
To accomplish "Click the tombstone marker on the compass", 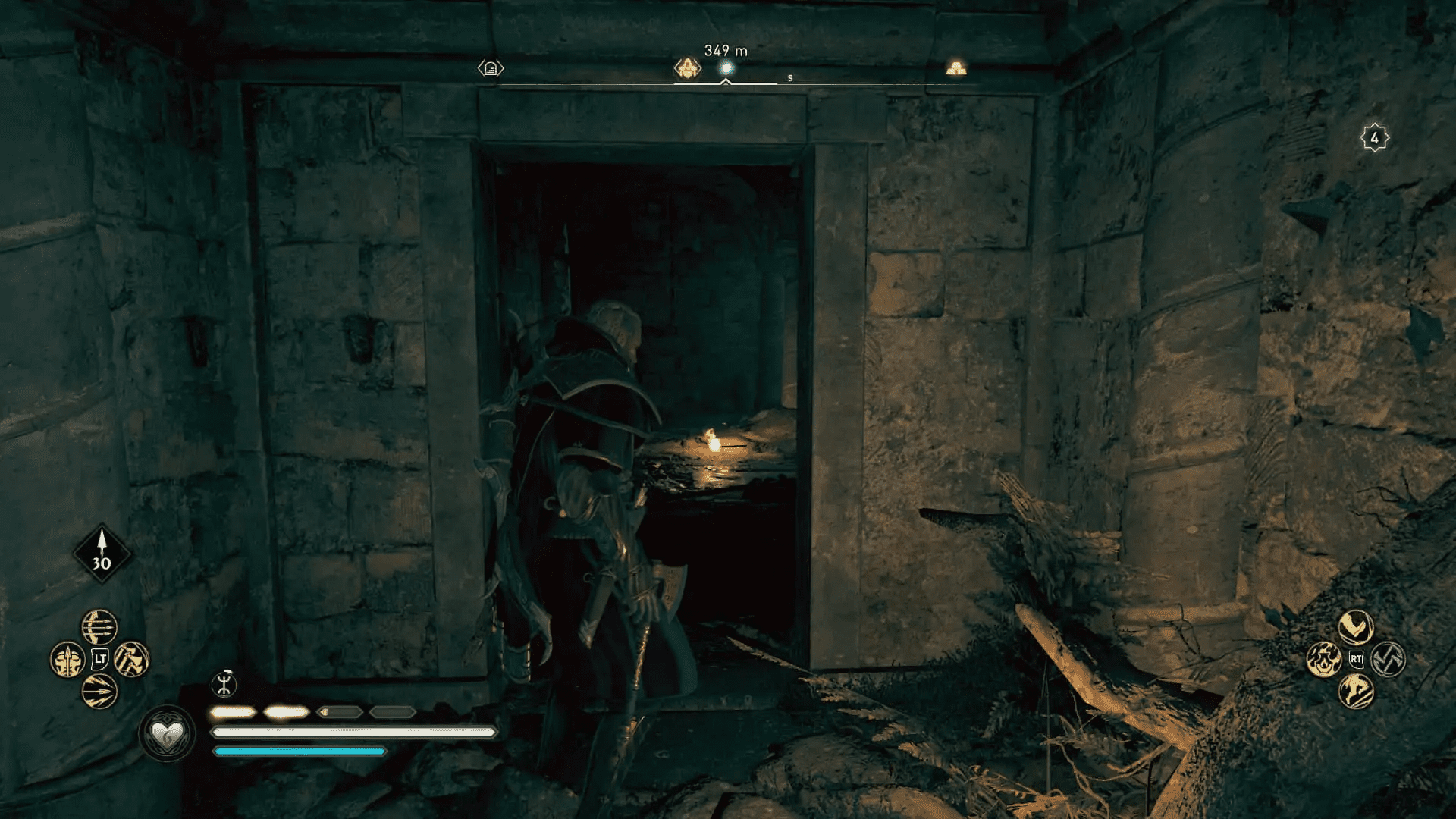I will [x=491, y=67].
